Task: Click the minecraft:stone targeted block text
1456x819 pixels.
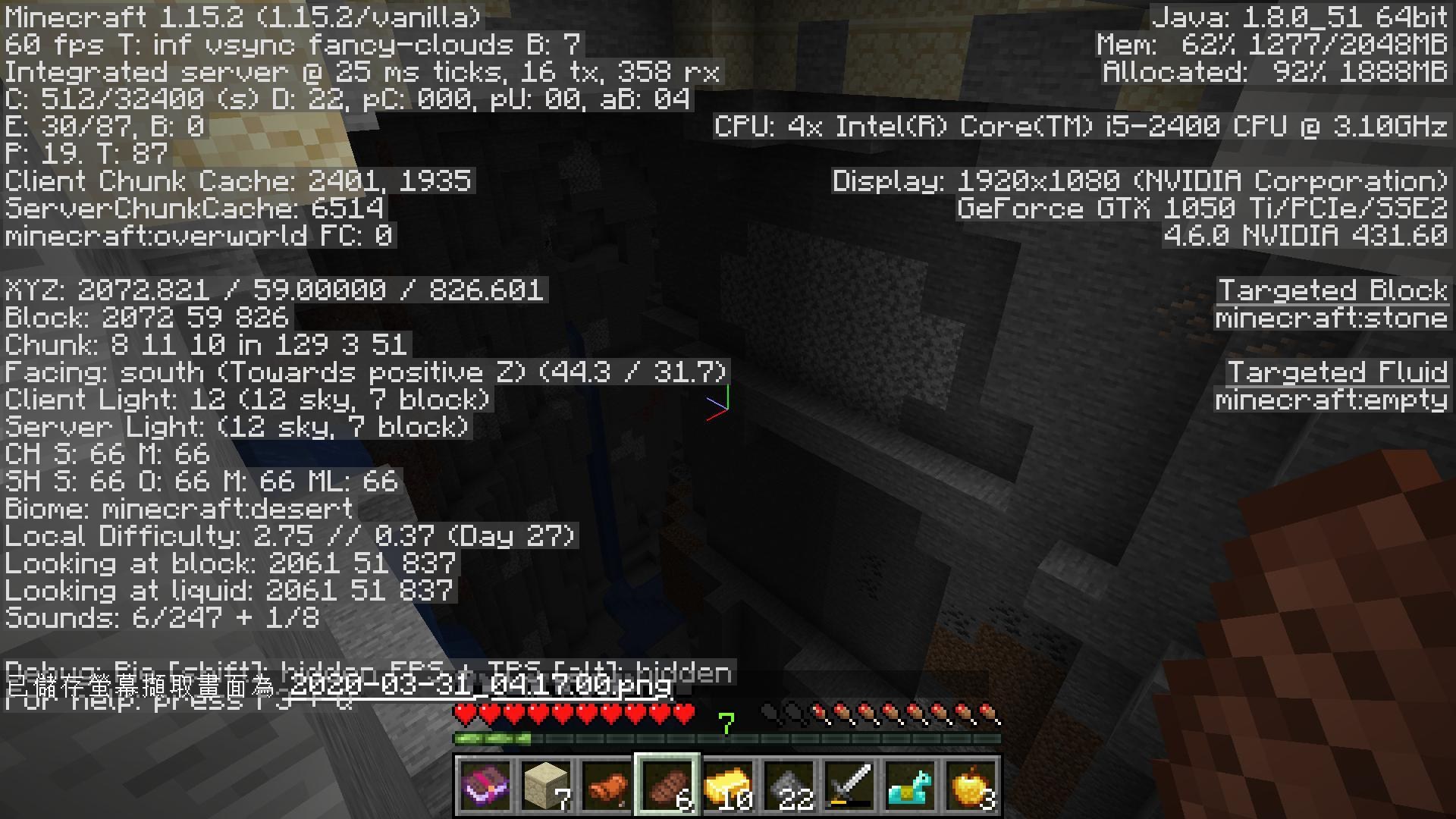Action: [1332, 318]
